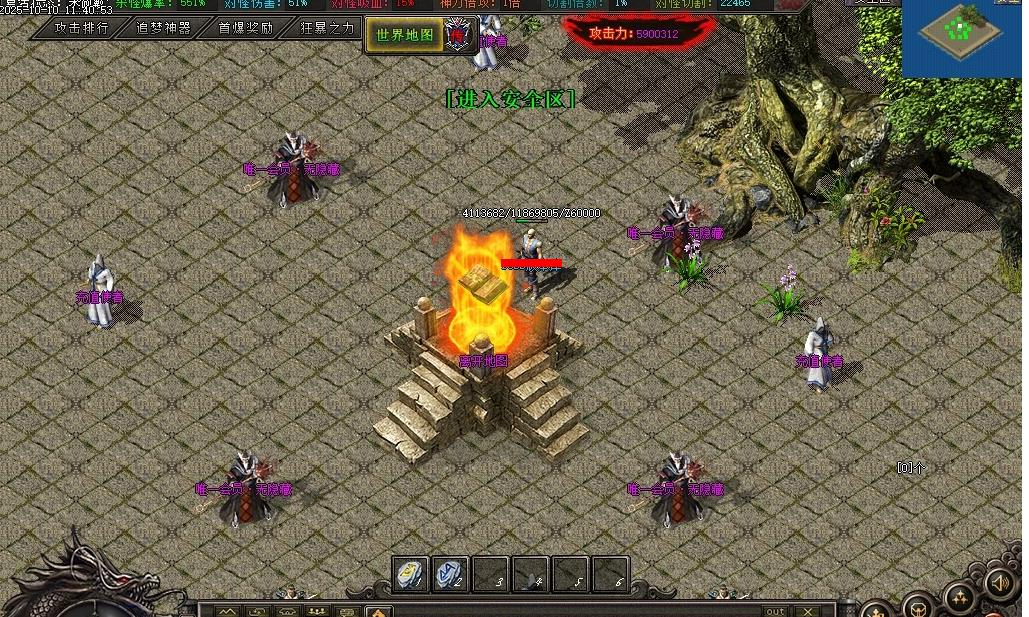Activate the 狂暴之力 berserk power button

[x=327, y=28]
